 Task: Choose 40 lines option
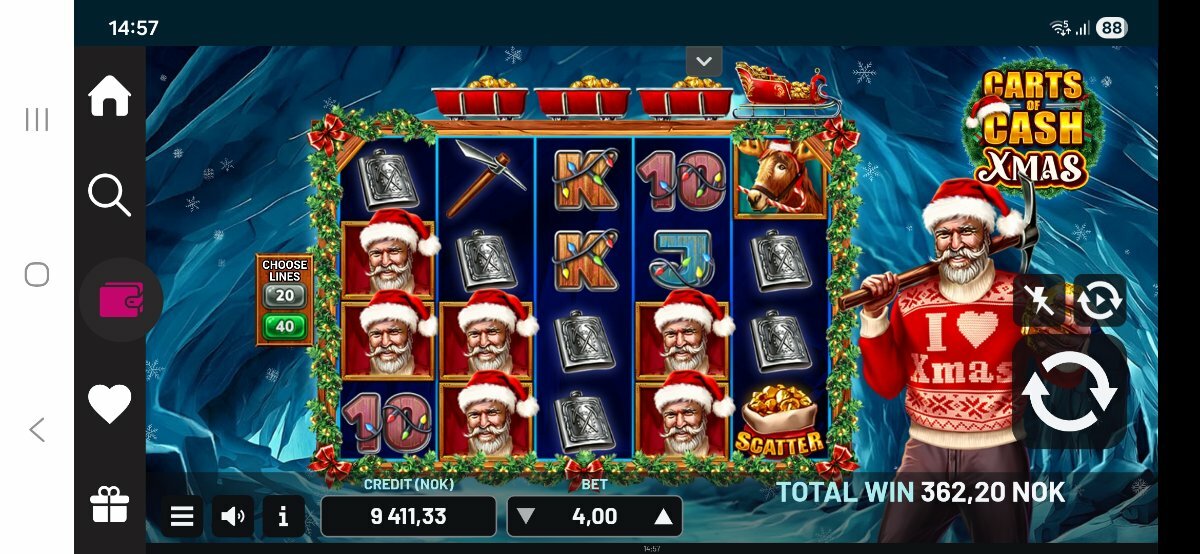[x=285, y=327]
